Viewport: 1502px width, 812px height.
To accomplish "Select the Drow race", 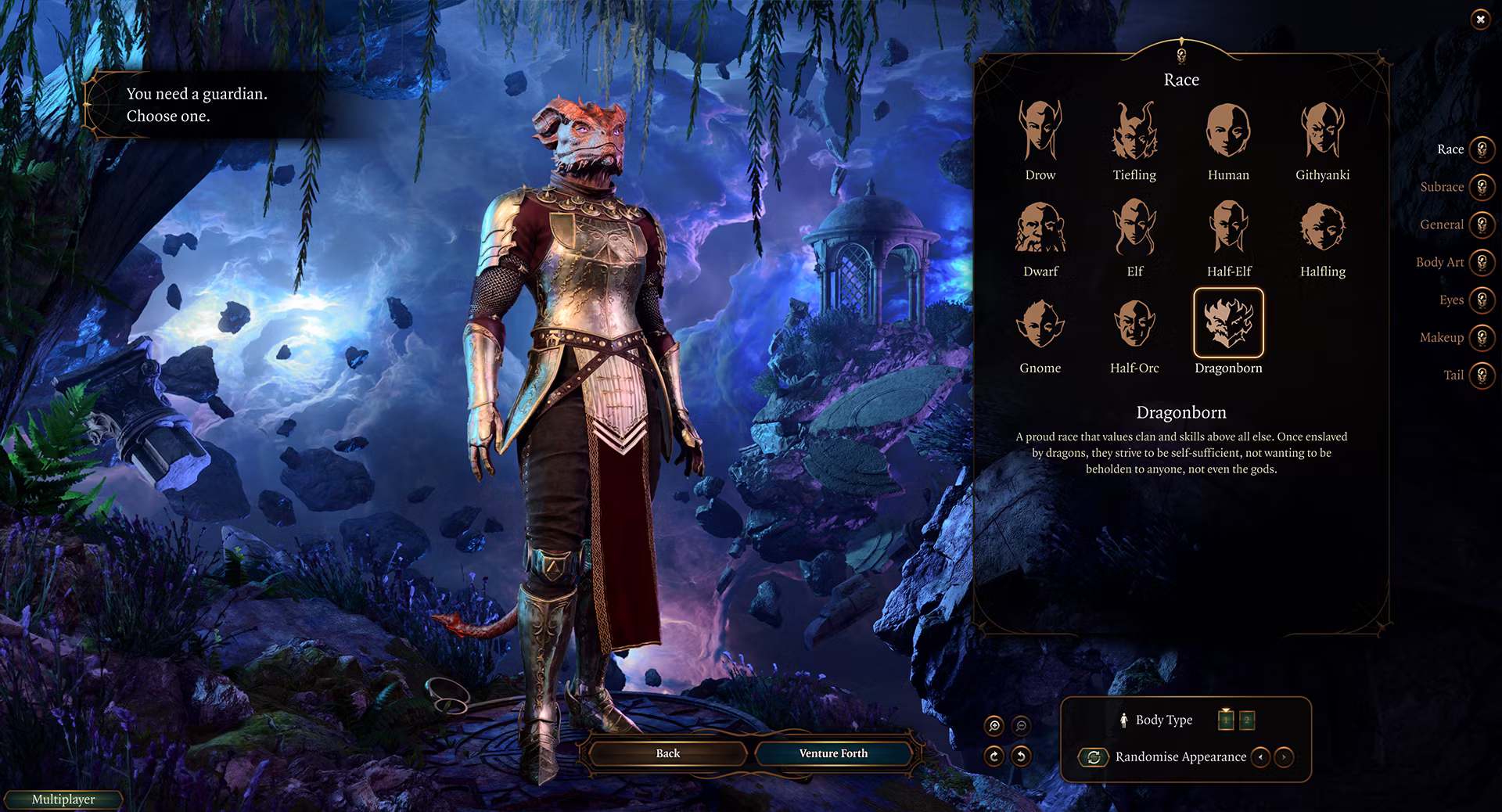I will click(1040, 131).
